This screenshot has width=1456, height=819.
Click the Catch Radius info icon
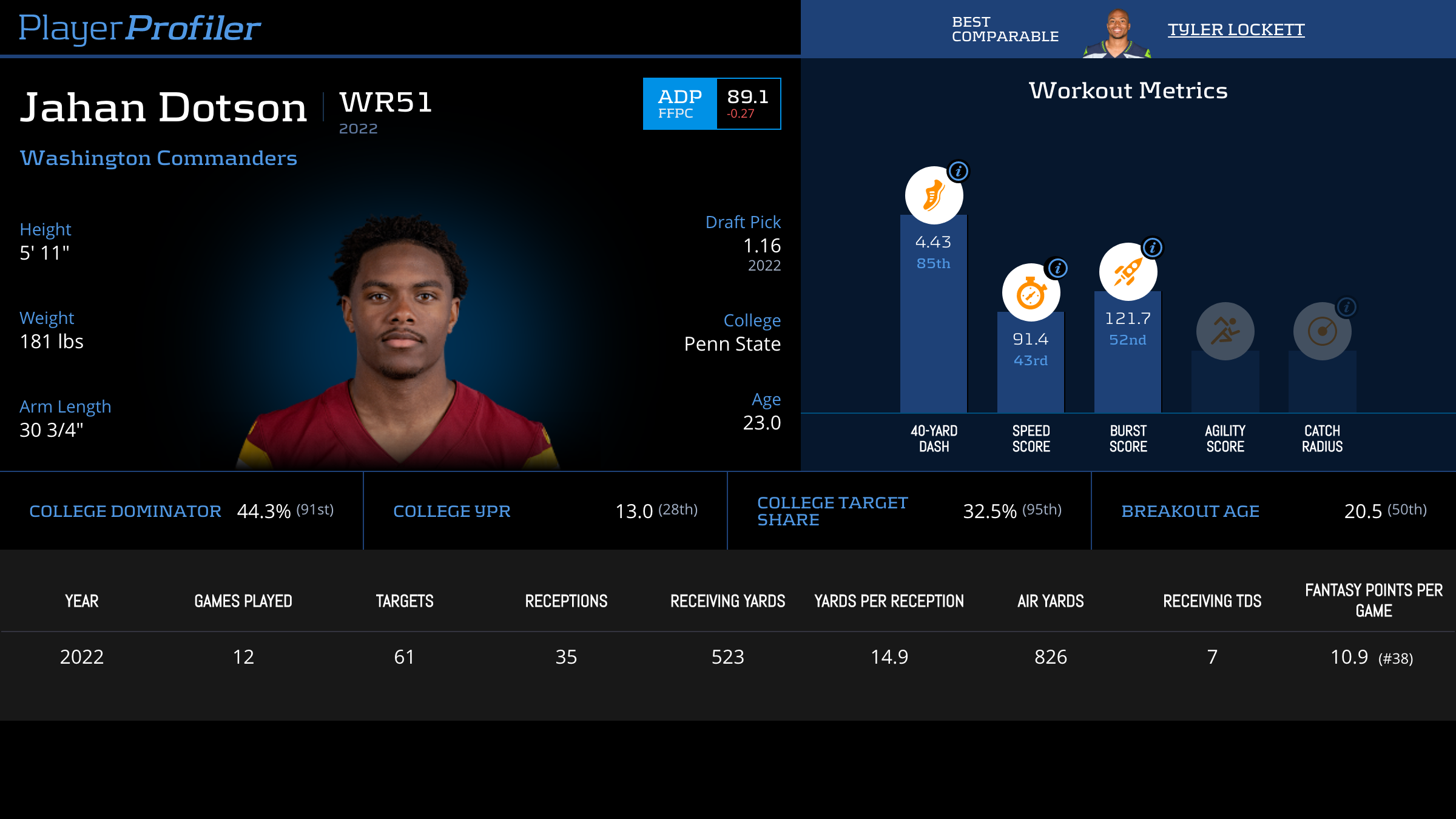point(1346,307)
